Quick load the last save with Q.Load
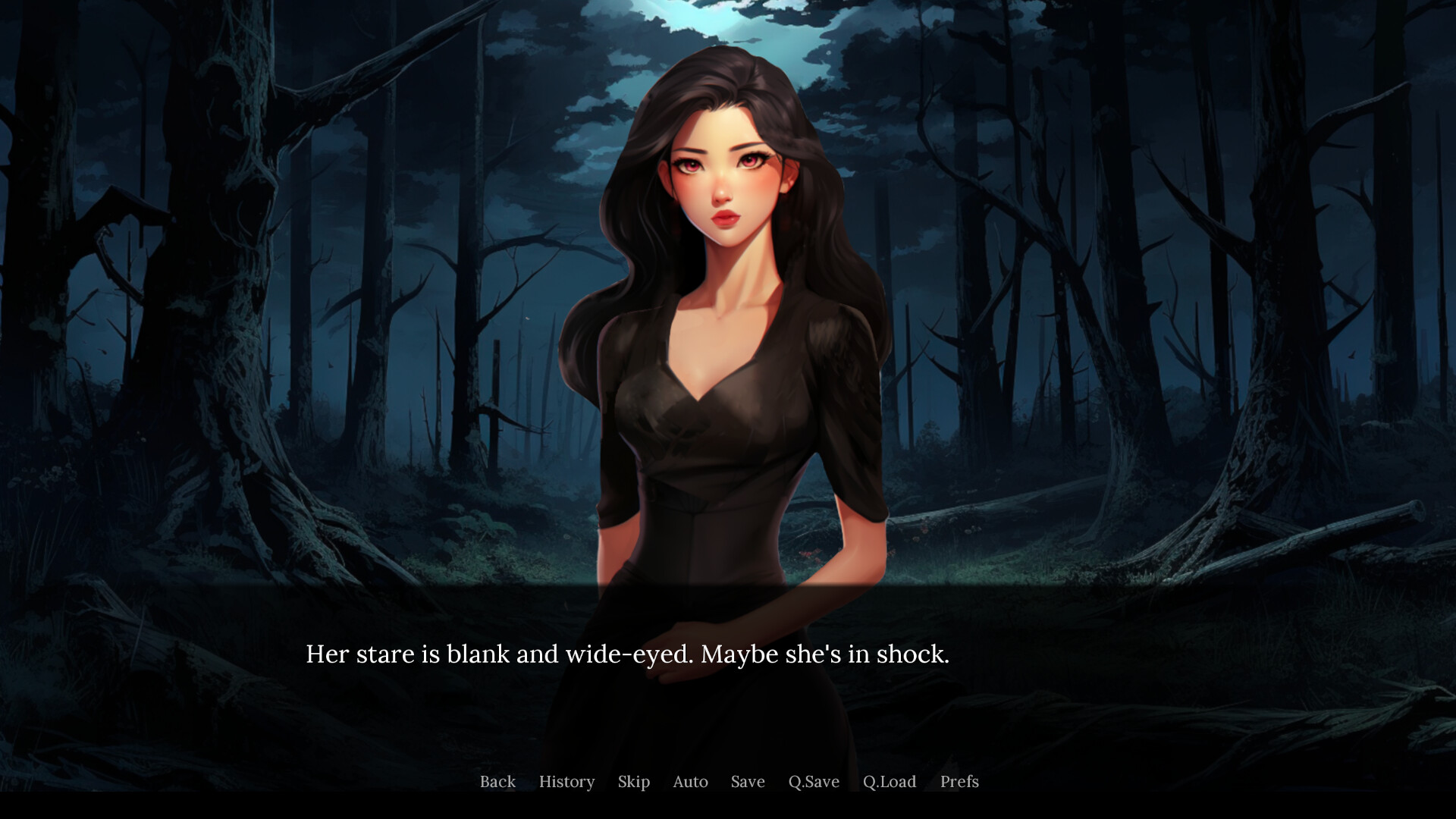The image size is (1456, 819). 891,782
